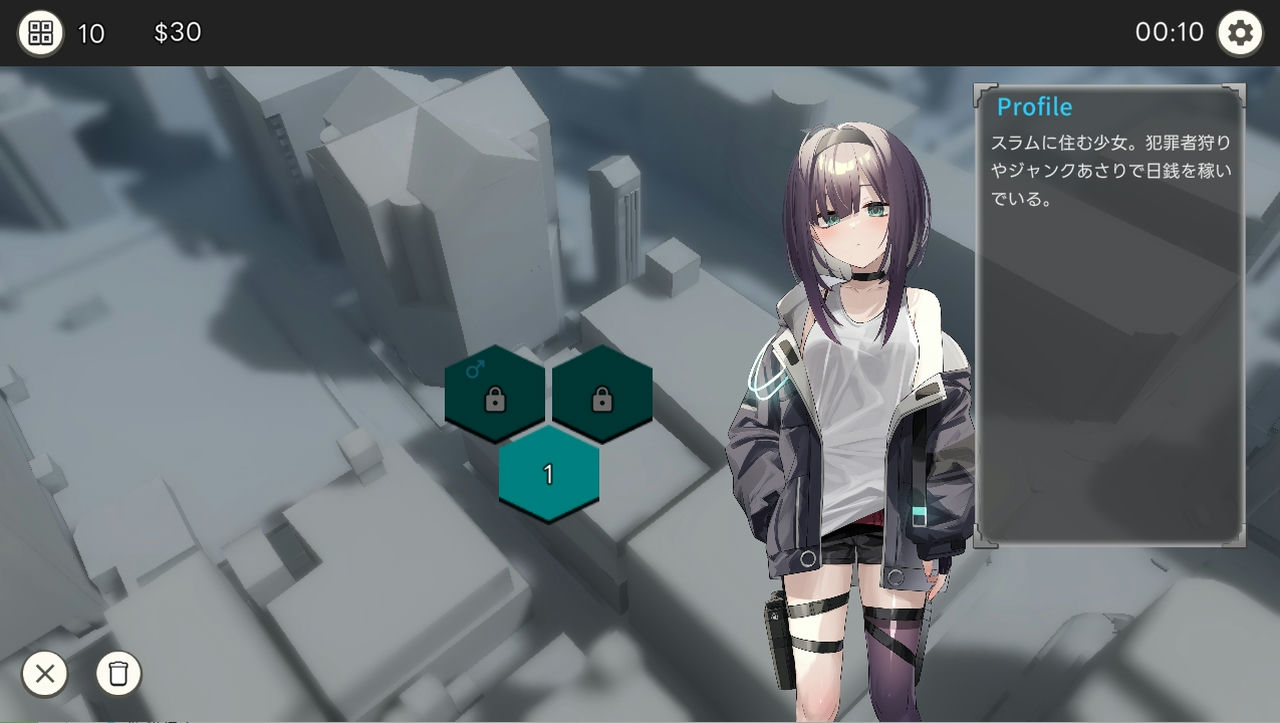Open the 00:10 timer display
The height and width of the screenshot is (723, 1280).
[x=1168, y=31]
